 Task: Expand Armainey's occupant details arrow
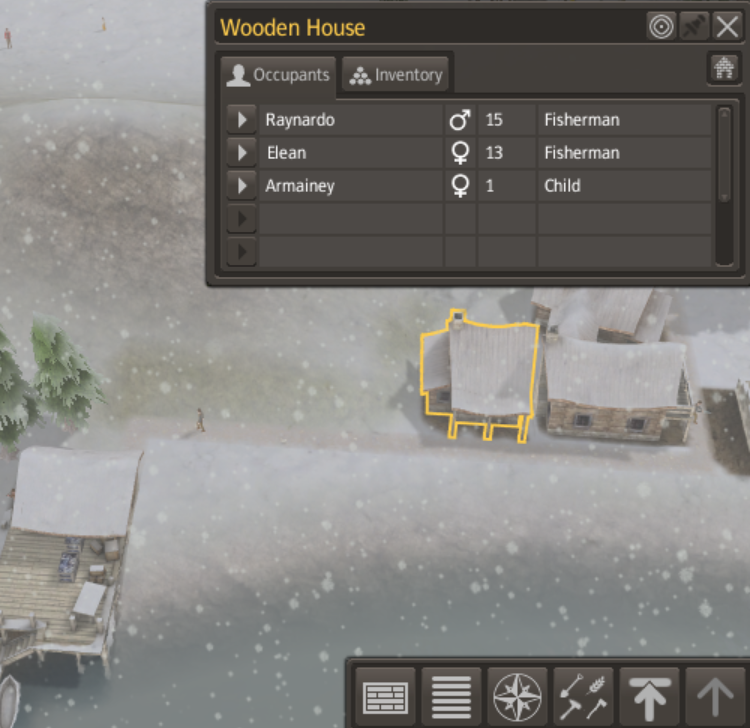pyautogui.click(x=241, y=186)
